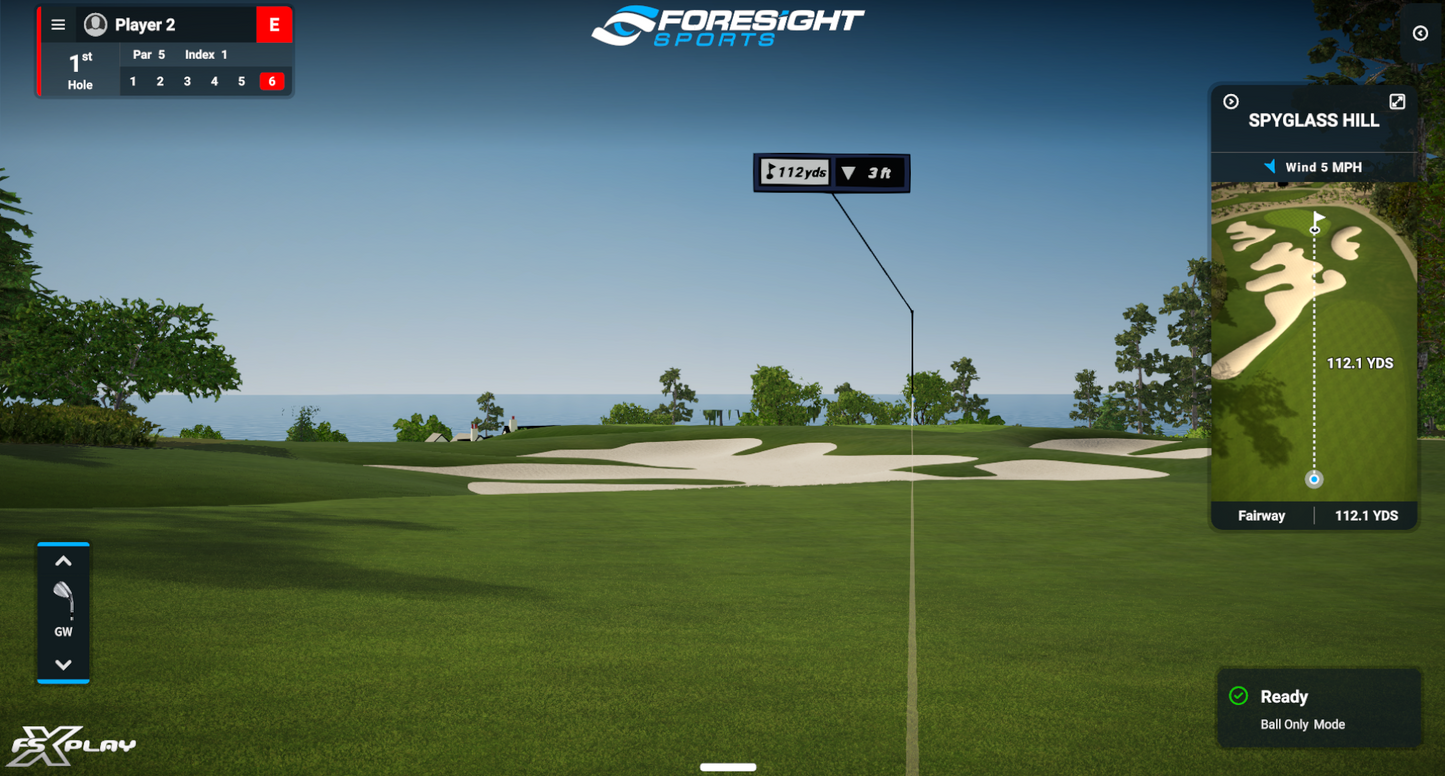Click the Foresight Sports logo
1445x776 pixels.
pyautogui.click(x=728, y=26)
